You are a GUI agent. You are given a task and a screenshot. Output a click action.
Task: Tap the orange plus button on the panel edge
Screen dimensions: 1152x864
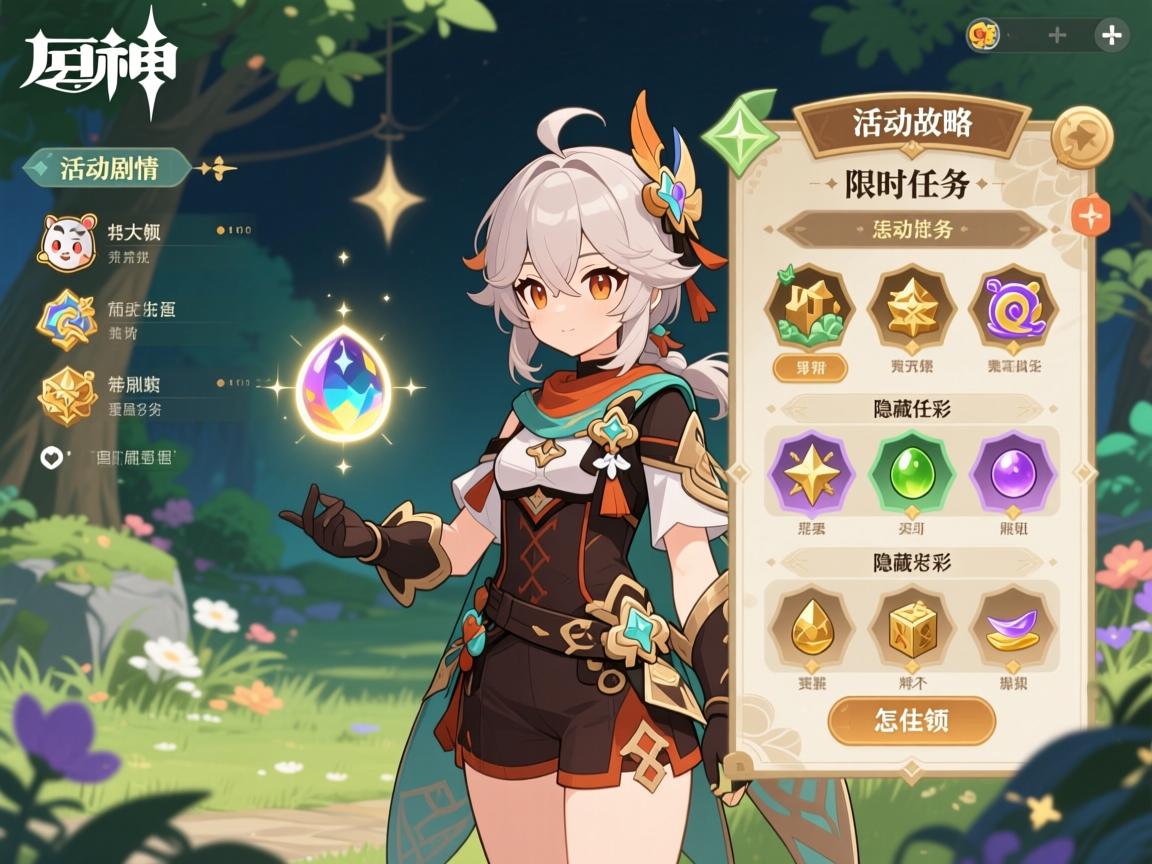point(1090,215)
